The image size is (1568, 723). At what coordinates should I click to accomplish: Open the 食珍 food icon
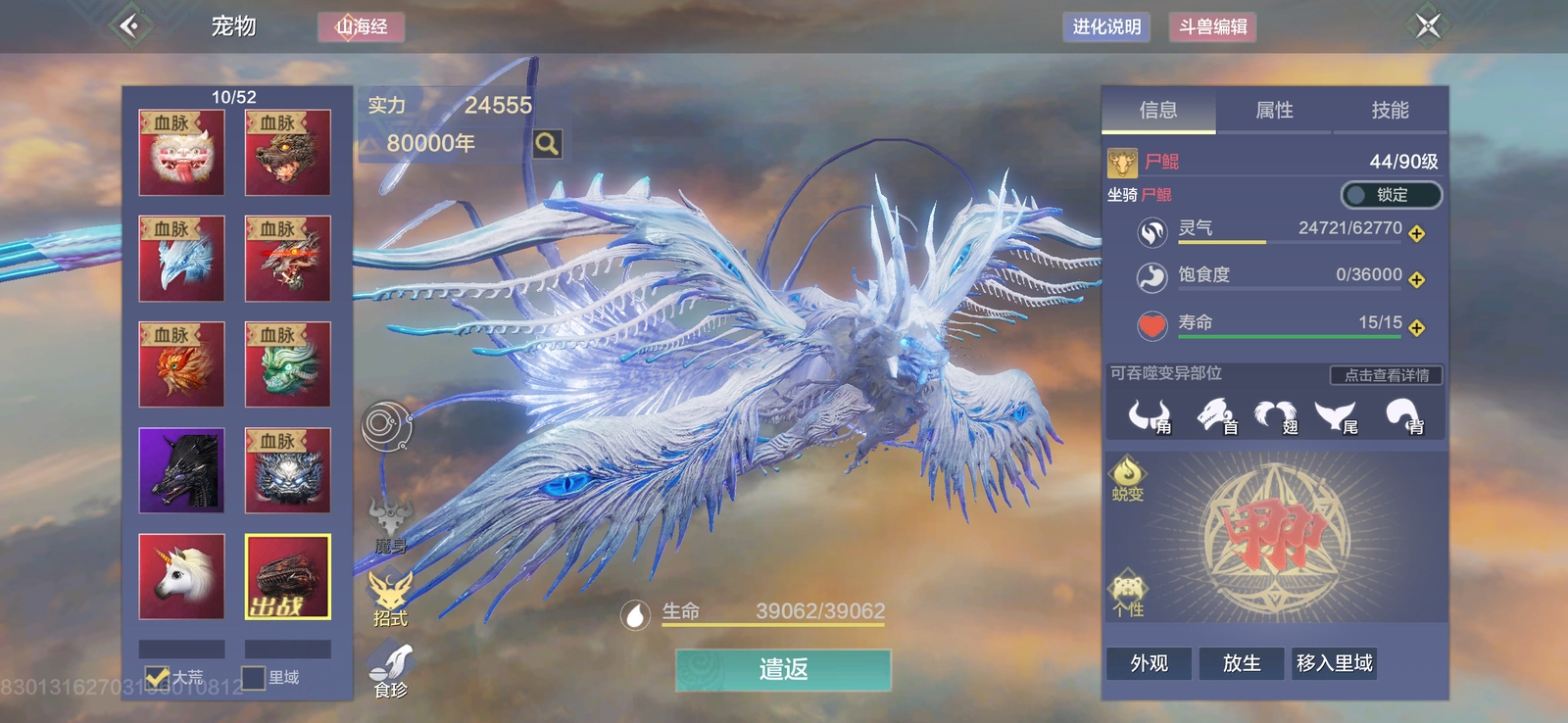[390, 669]
